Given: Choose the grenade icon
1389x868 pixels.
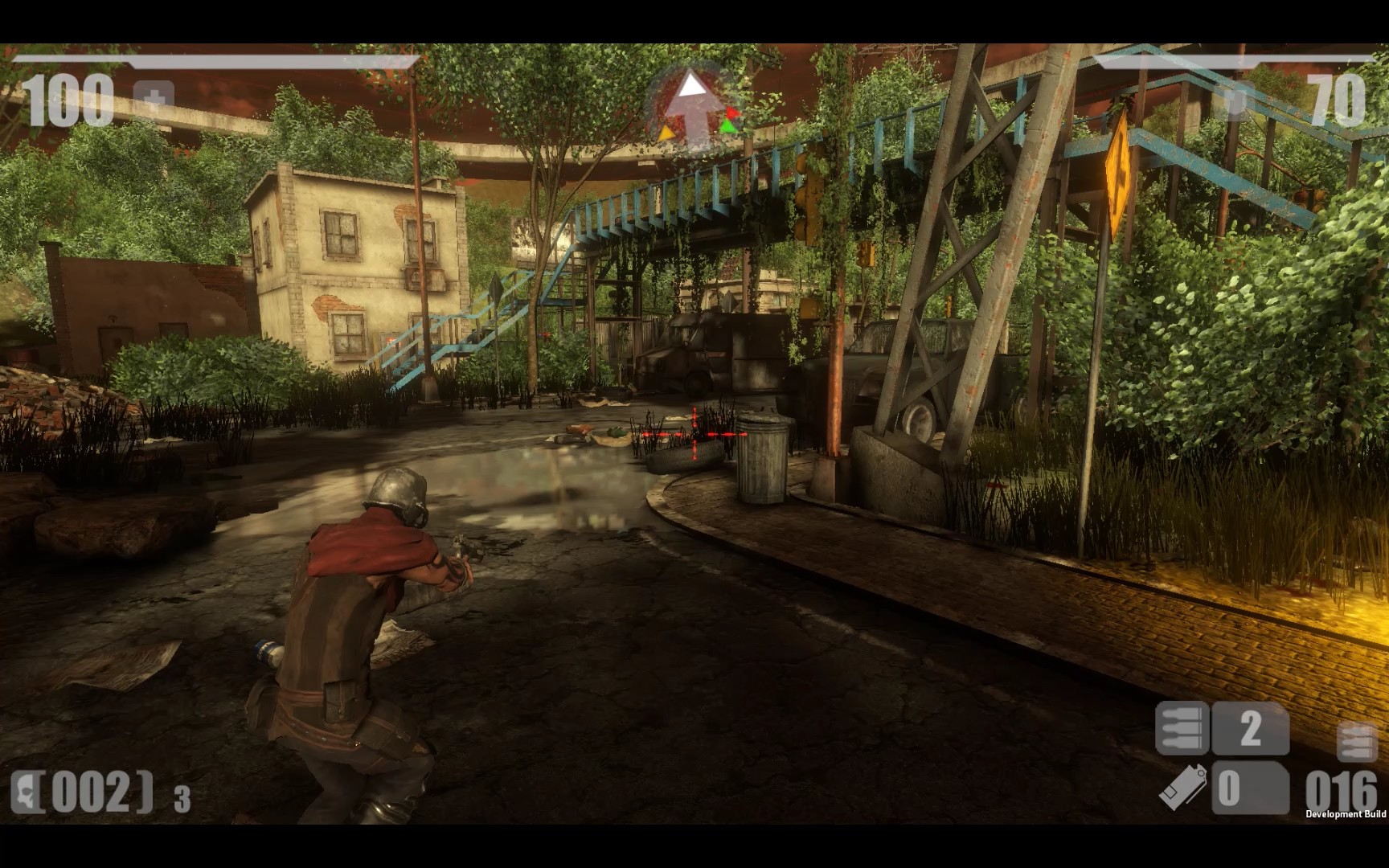Looking at the screenshot, I should coord(1183,784).
